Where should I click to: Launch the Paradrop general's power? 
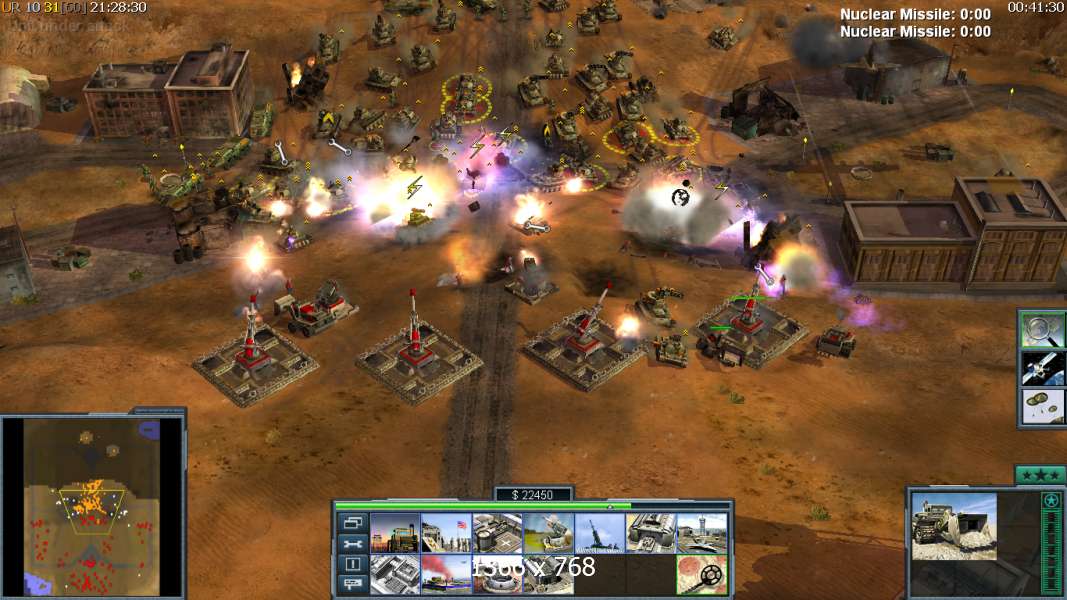click(1041, 407)
